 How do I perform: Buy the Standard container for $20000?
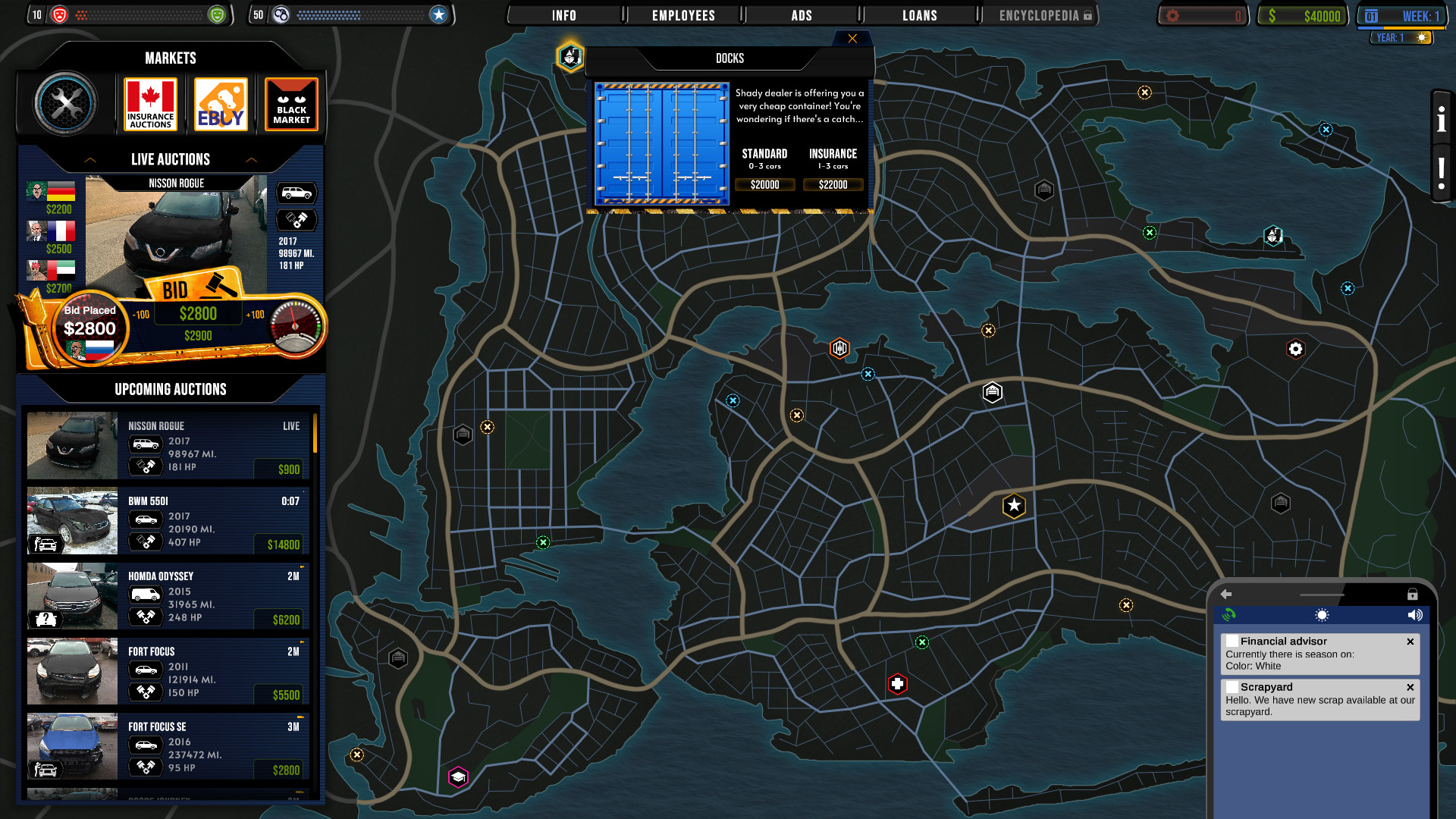click(765, 184)
